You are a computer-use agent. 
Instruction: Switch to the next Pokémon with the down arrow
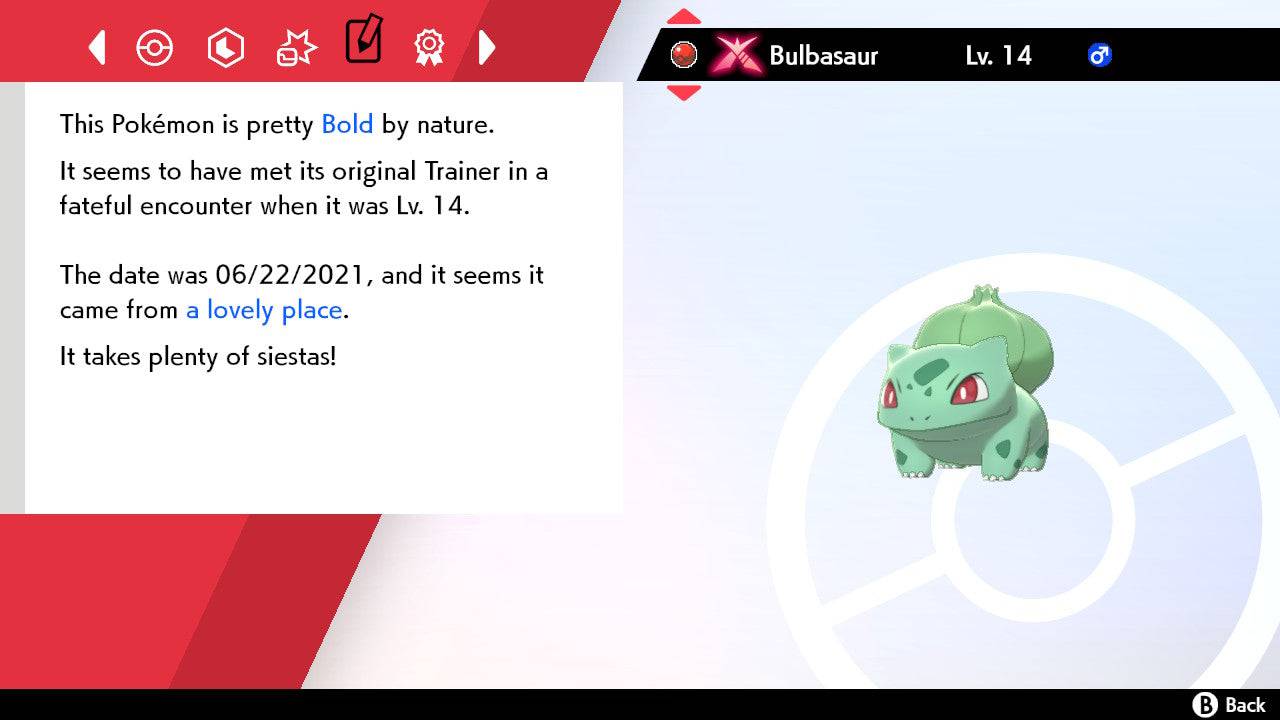coord(683,89)
